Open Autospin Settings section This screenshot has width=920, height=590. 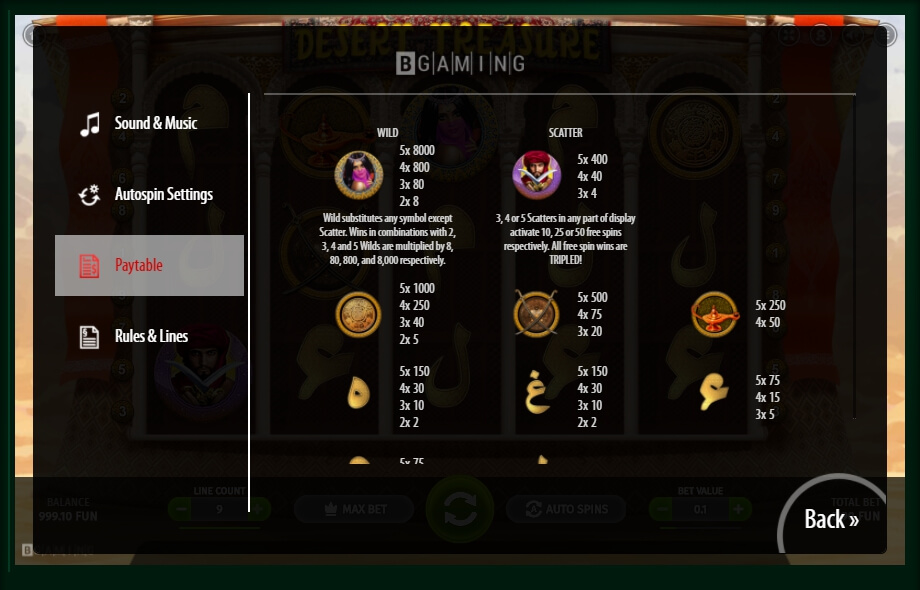click(x=150, y=195)
